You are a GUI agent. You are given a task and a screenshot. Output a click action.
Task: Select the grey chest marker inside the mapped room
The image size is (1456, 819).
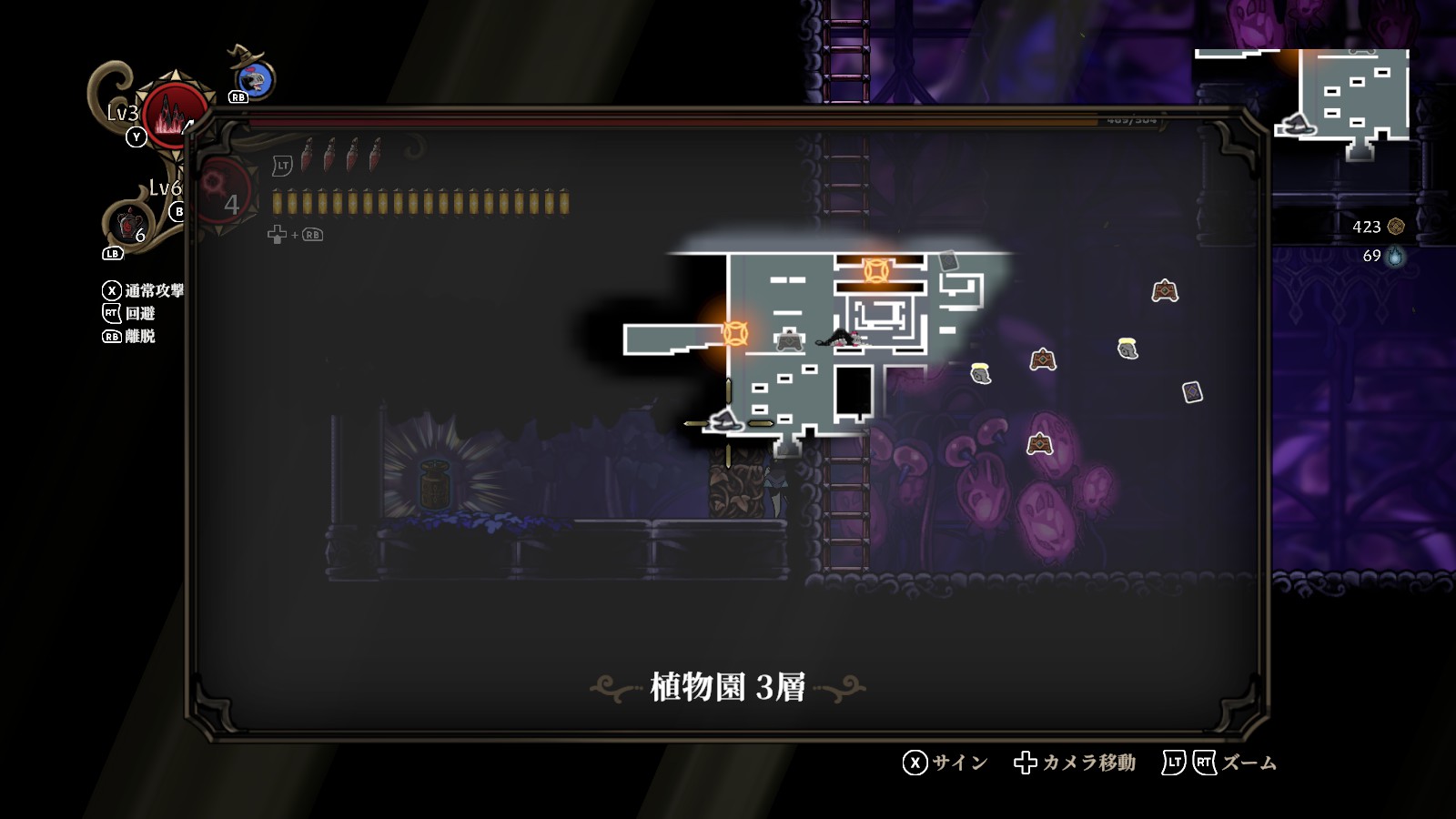pyautogui.click(x=789, y=340)
